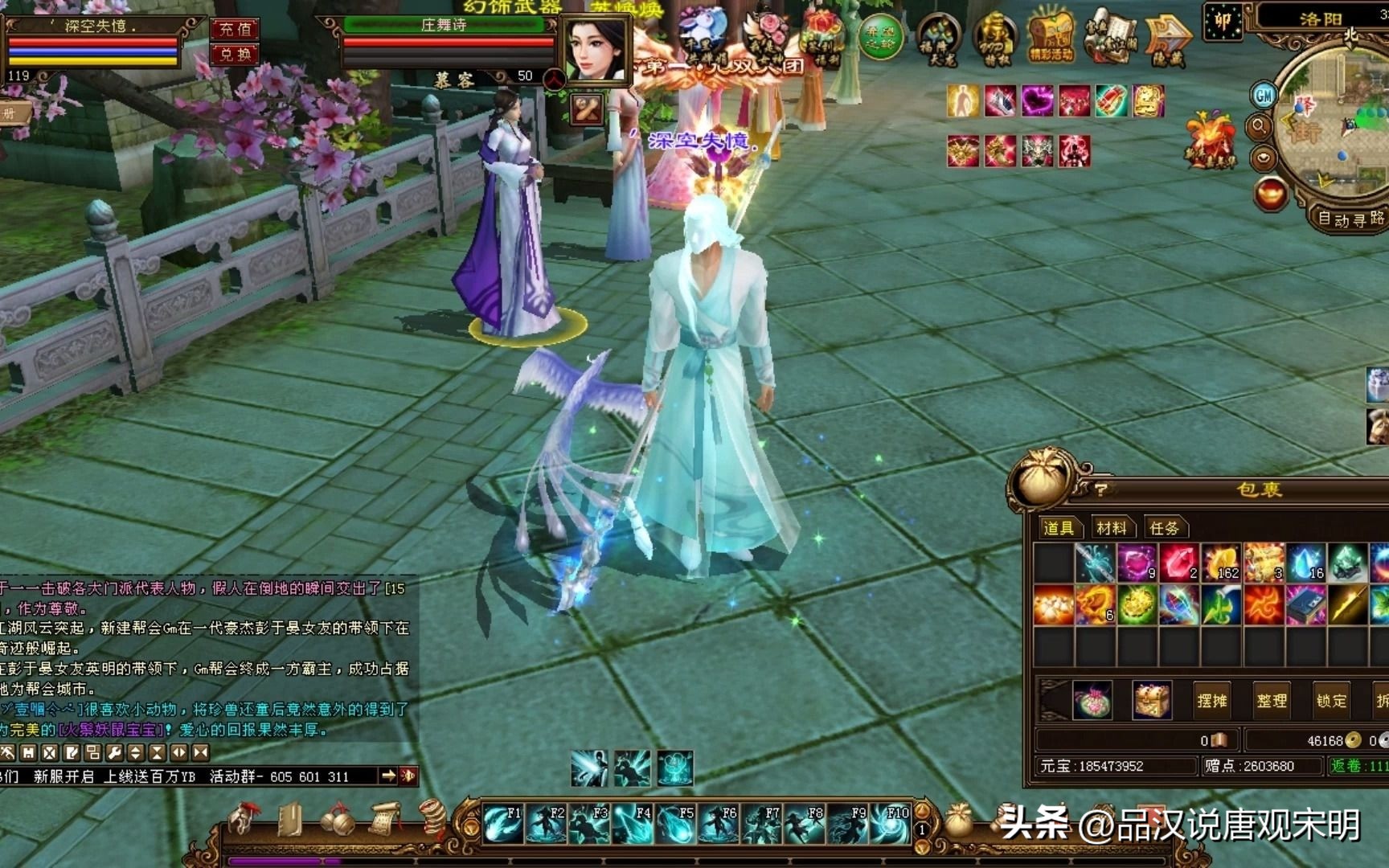
Task: Click the 整理 sort inventory button
Action: tap(1272, 701)
